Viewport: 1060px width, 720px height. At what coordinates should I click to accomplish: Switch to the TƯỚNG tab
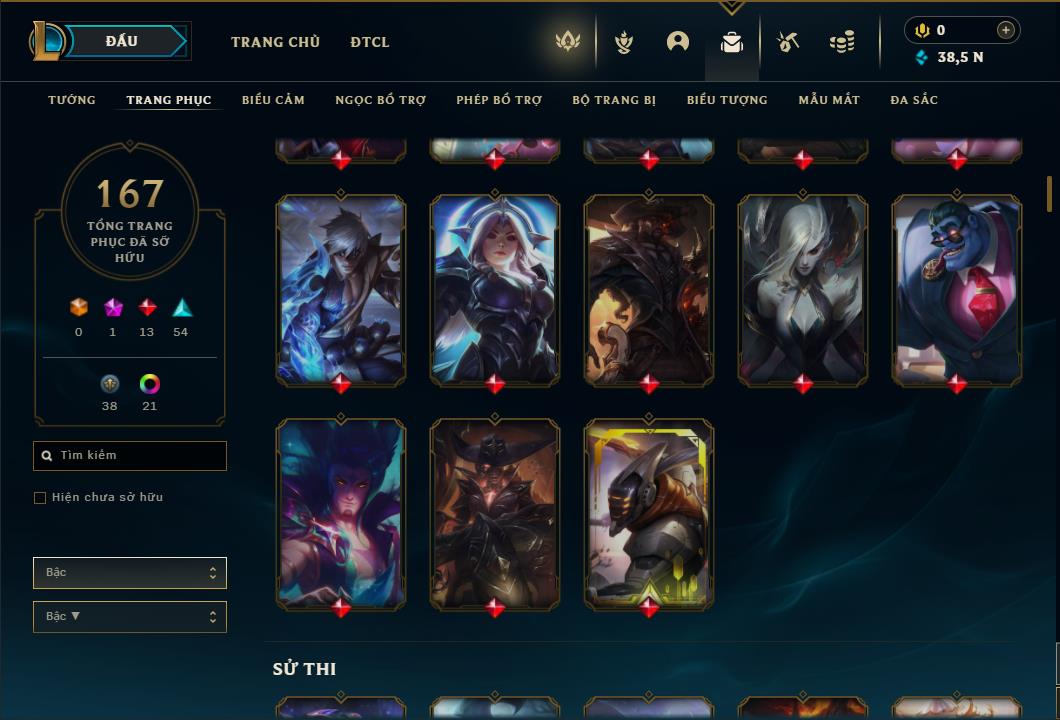[x=72, y=100]
